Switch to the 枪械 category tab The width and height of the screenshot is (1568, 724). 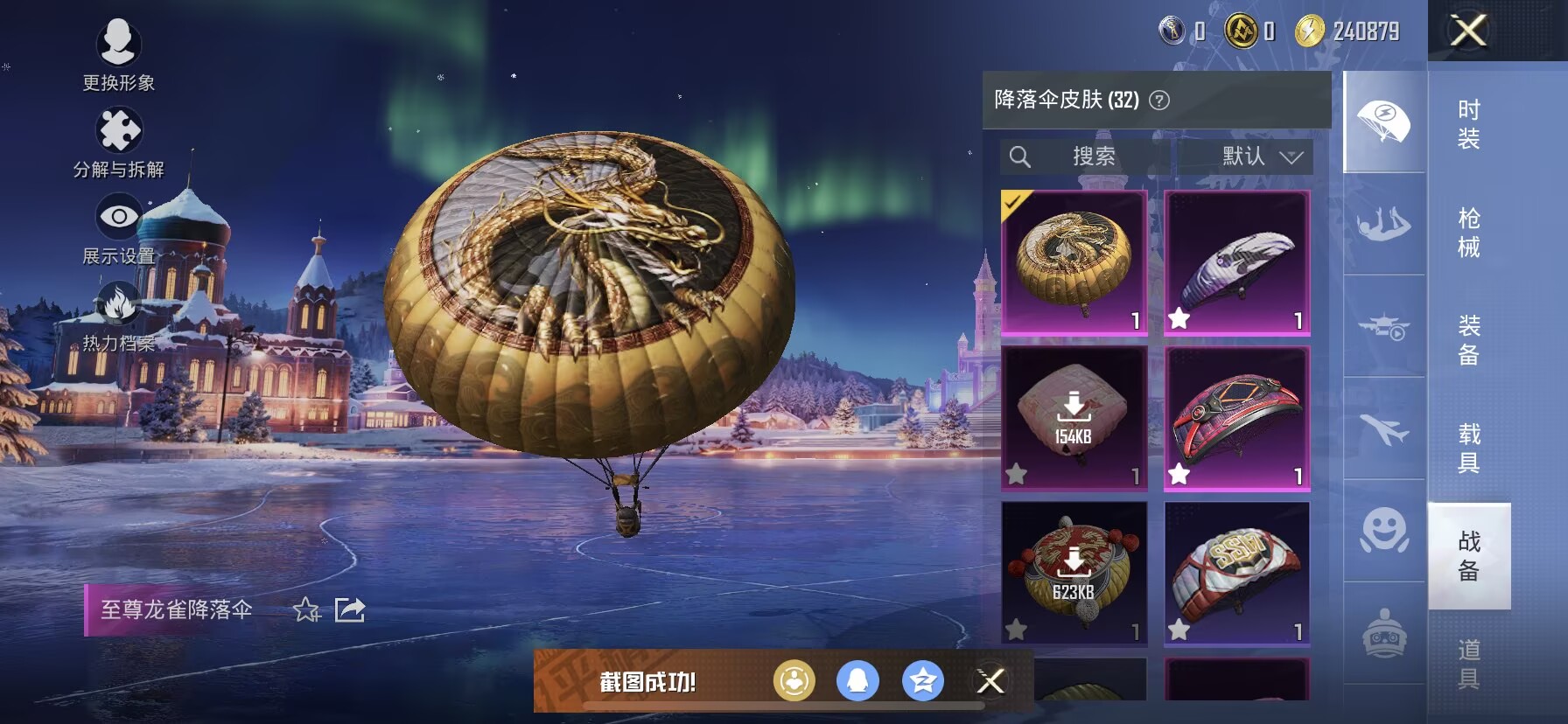pyautogui.click(x=1468, y=232)
